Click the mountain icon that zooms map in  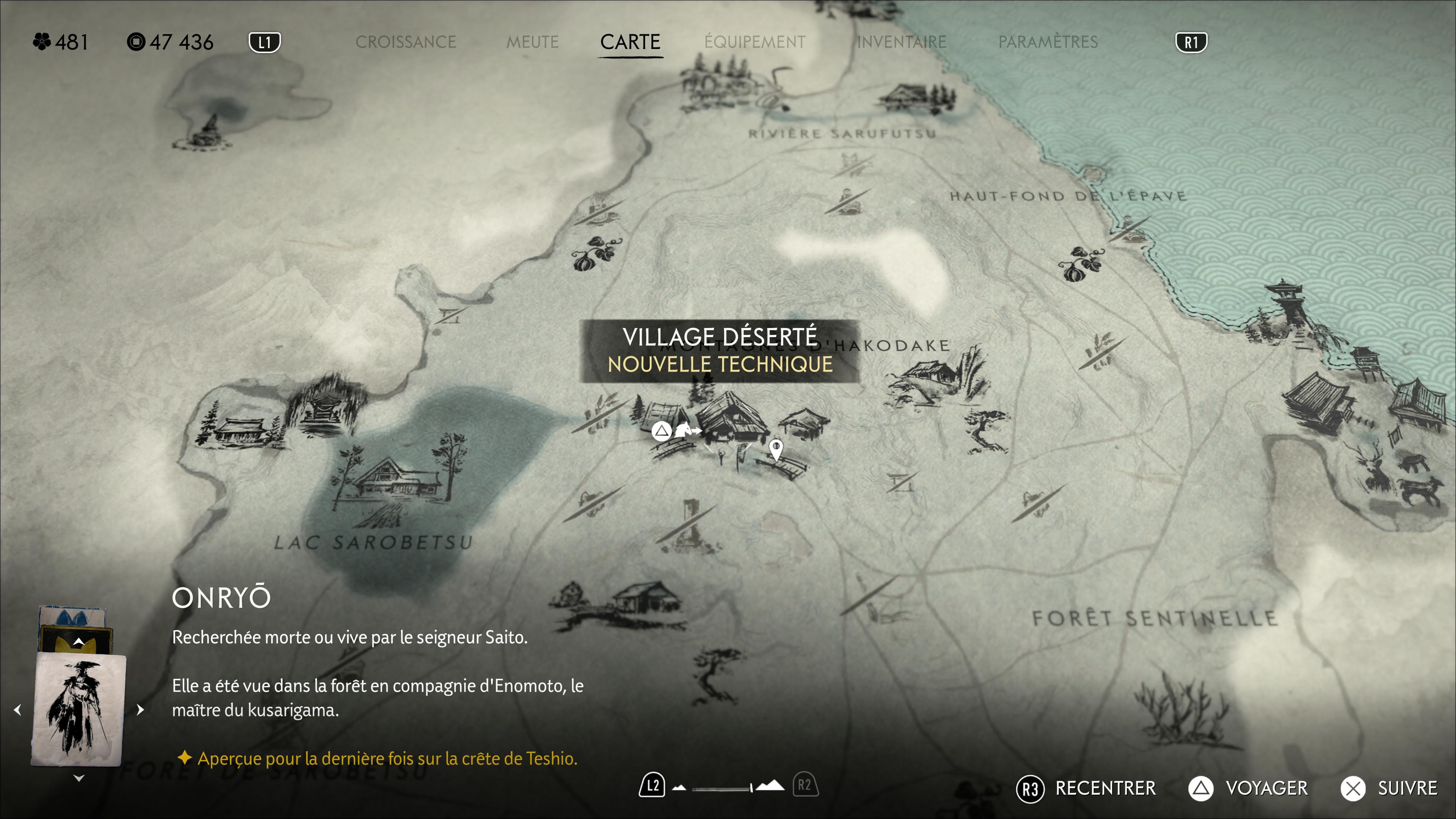pyautogui.click(x=770, y=786)
